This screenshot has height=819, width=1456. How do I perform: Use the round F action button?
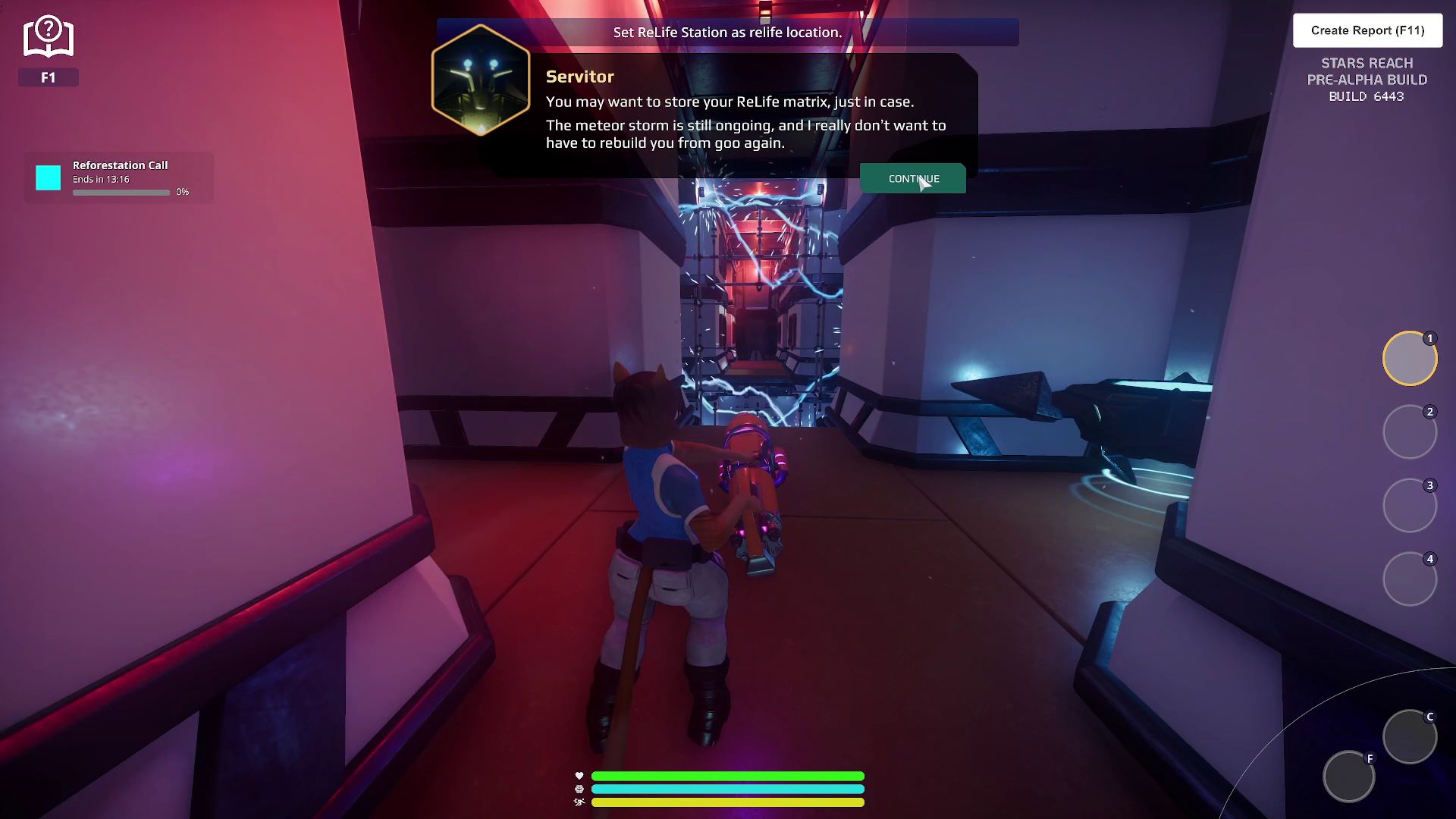pos(1348,777)
